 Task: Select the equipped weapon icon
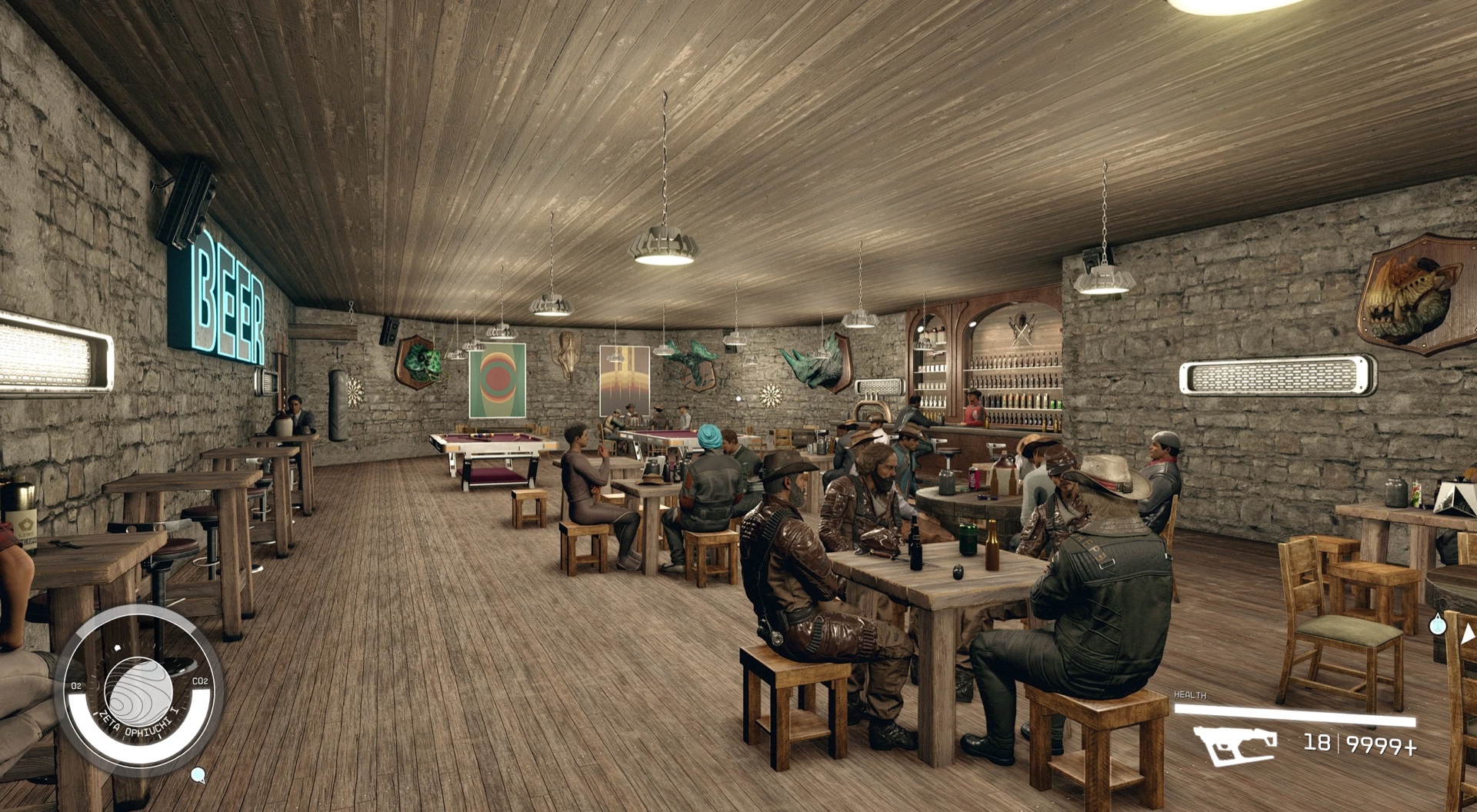coord(1234,745)
